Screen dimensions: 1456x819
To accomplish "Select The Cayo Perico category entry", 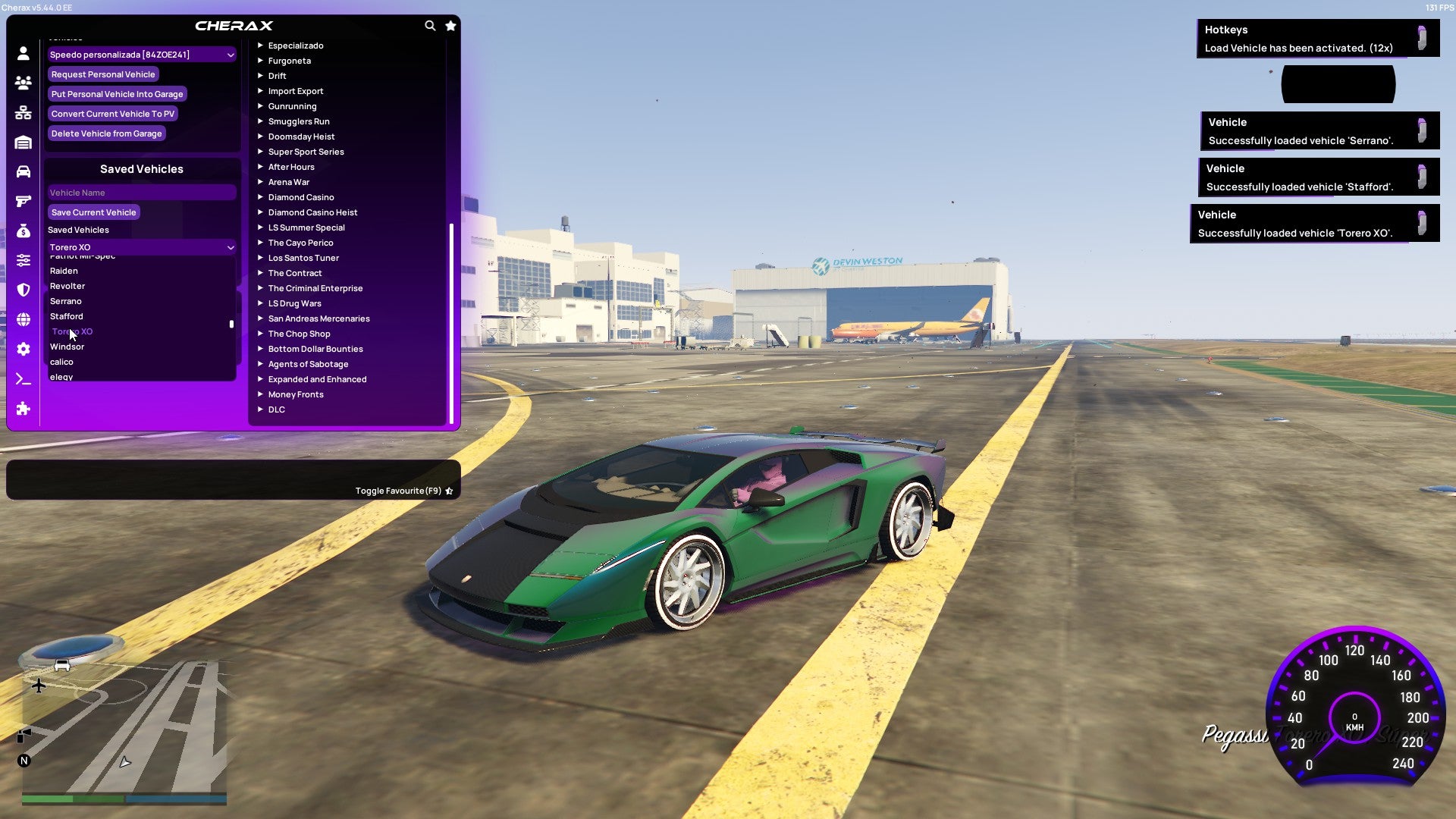I will point(300,243).
